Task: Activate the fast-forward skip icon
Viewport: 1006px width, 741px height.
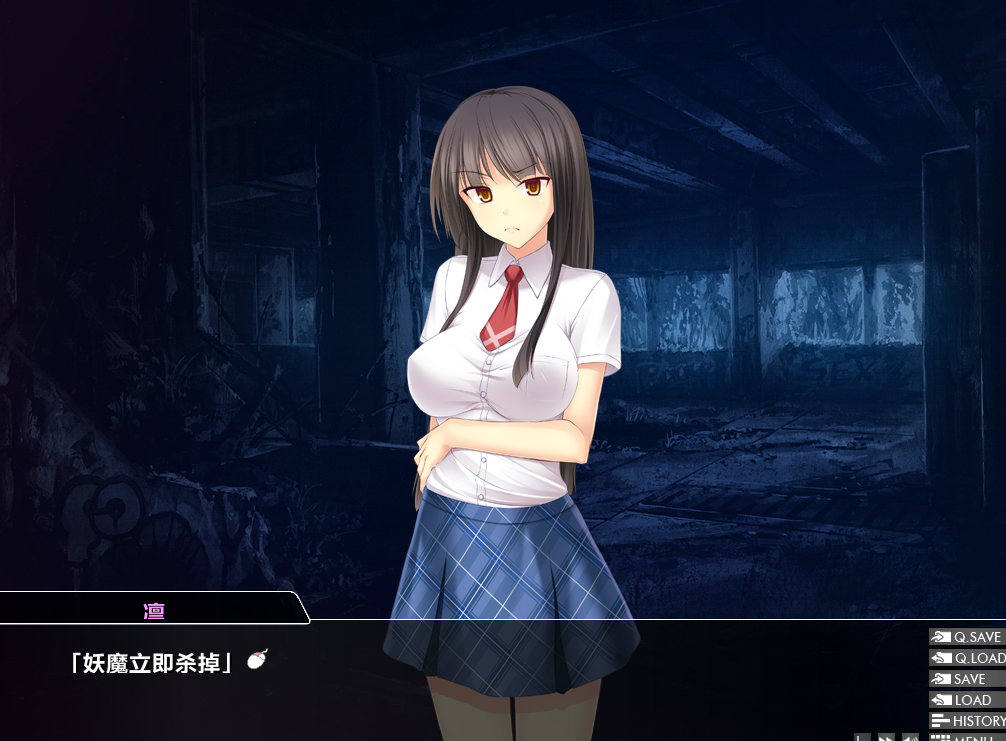Action: point(886,738)
